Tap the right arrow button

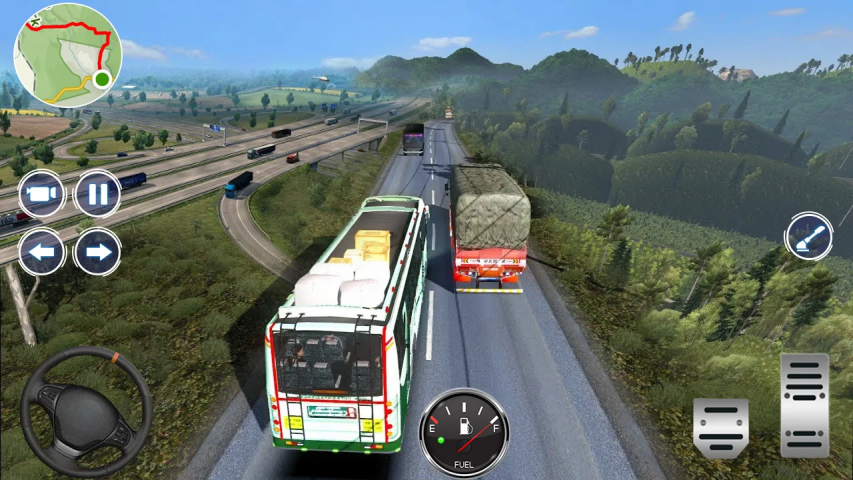[x=97, y=251]
